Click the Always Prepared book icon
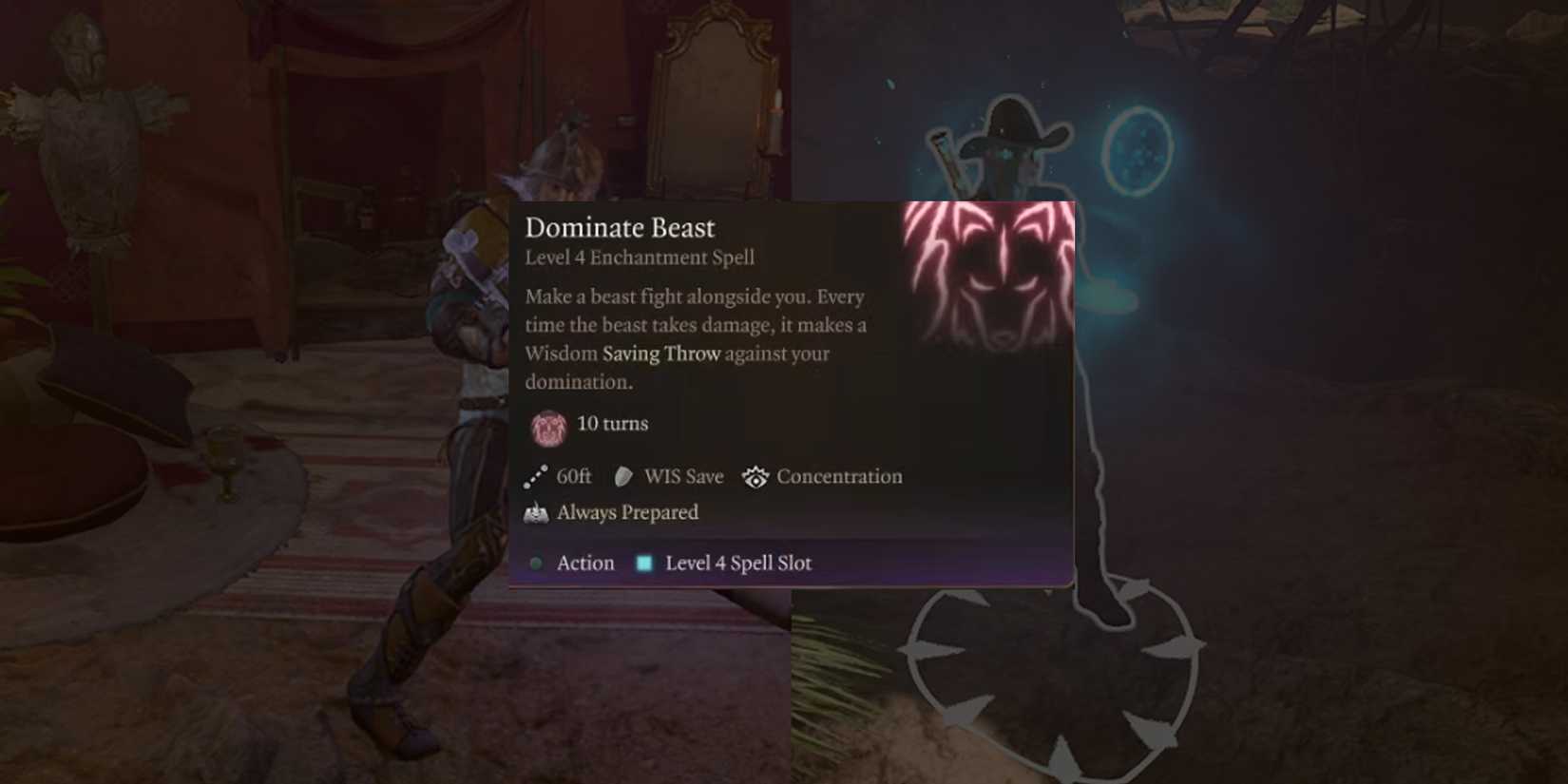The image size is (1568, 784). pyautogui.click(x=535, y=511)
